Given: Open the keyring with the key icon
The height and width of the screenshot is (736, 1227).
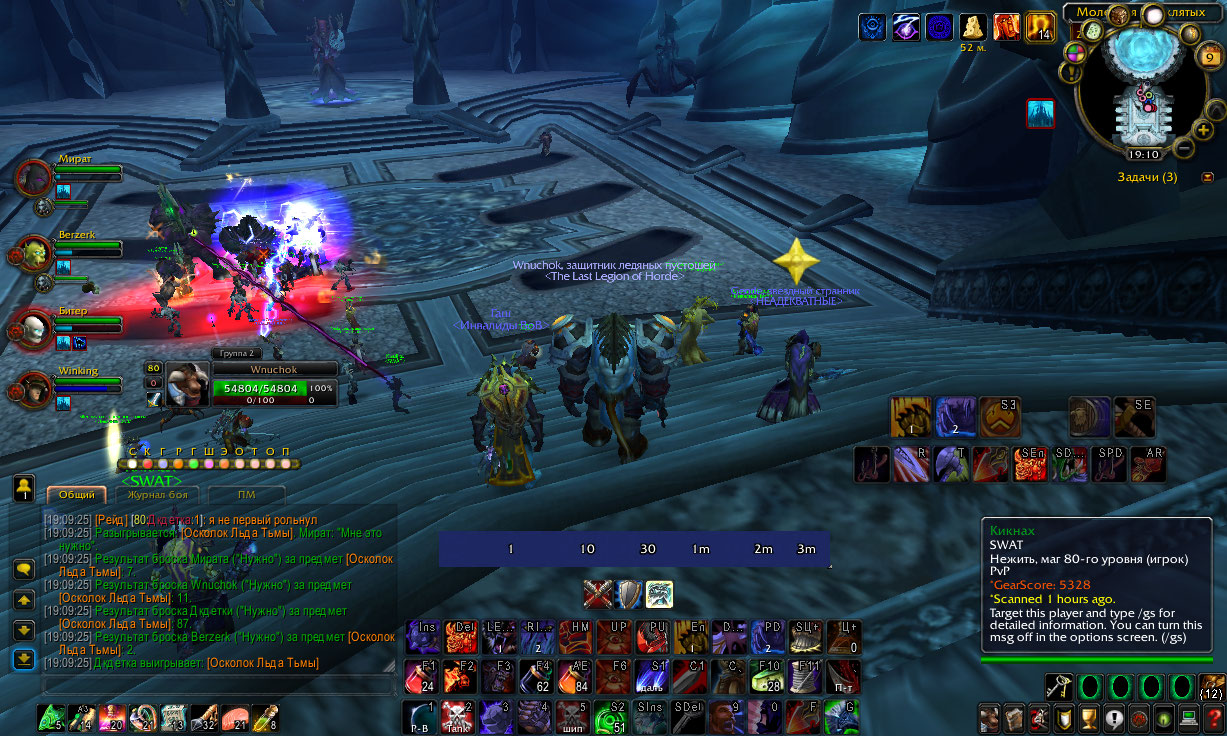Looking at the screenshot, I should [x=1059, y=686].
